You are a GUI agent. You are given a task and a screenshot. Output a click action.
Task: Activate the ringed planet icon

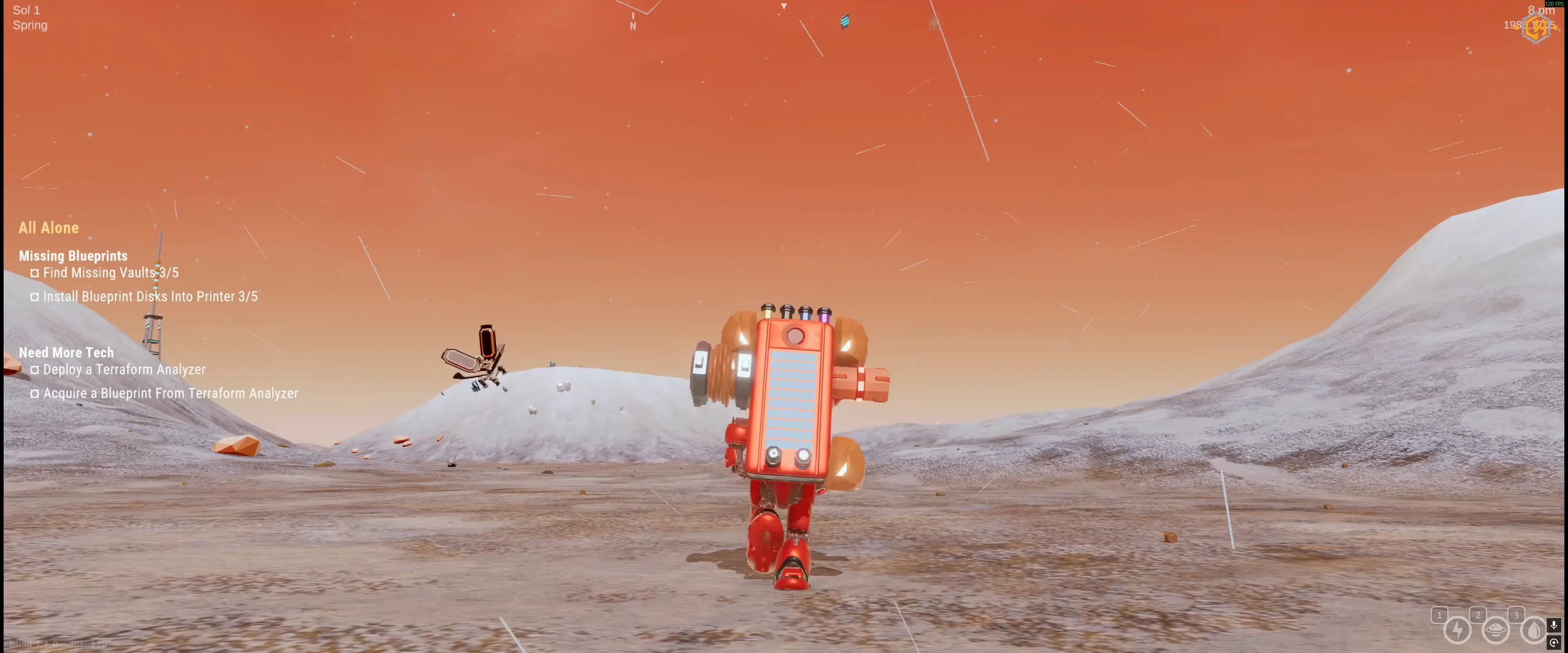(x=1495, y=630)
